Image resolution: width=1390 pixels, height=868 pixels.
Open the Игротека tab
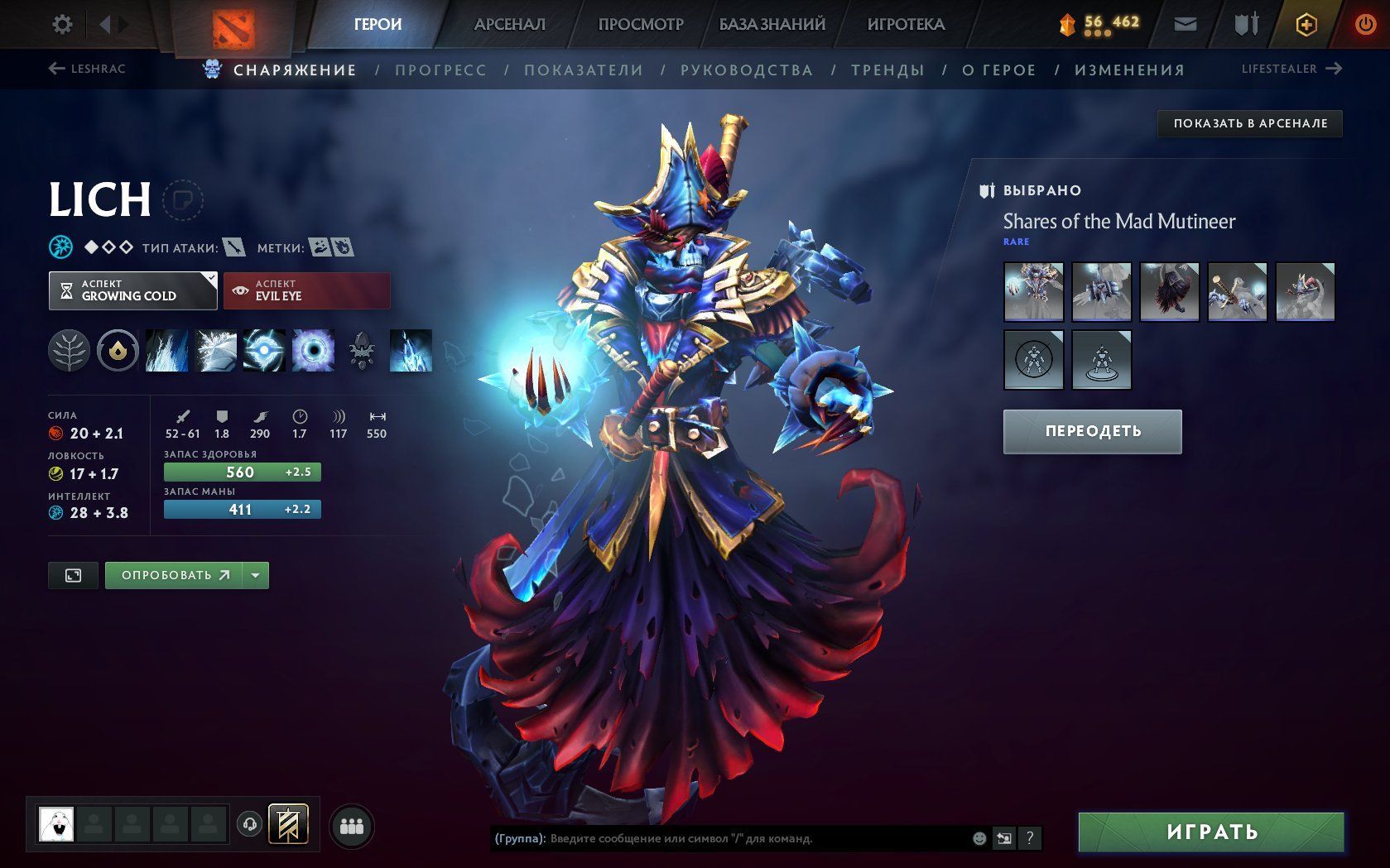pos(906,24)
